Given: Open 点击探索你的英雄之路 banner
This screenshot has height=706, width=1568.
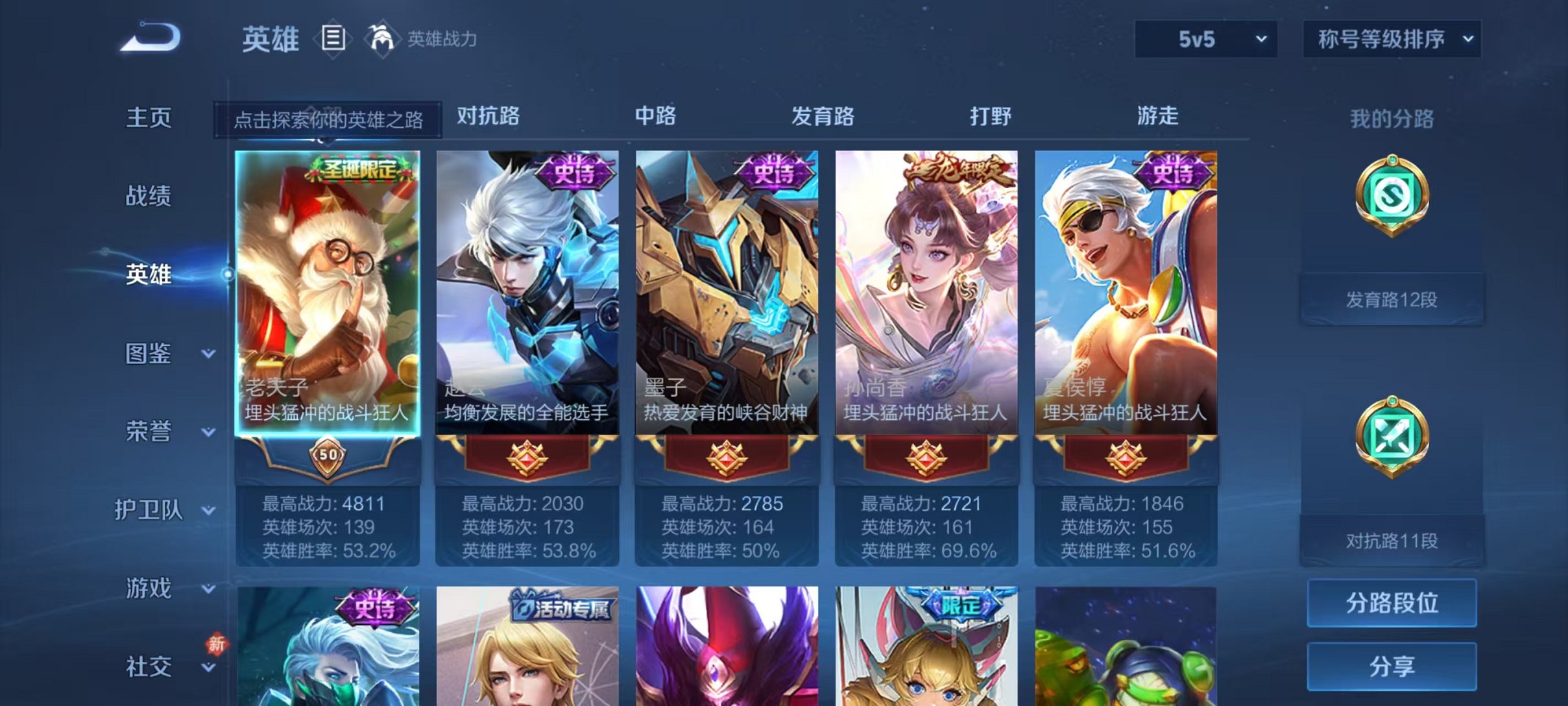Looking at the screenshot, I should (x=327, y=120).
